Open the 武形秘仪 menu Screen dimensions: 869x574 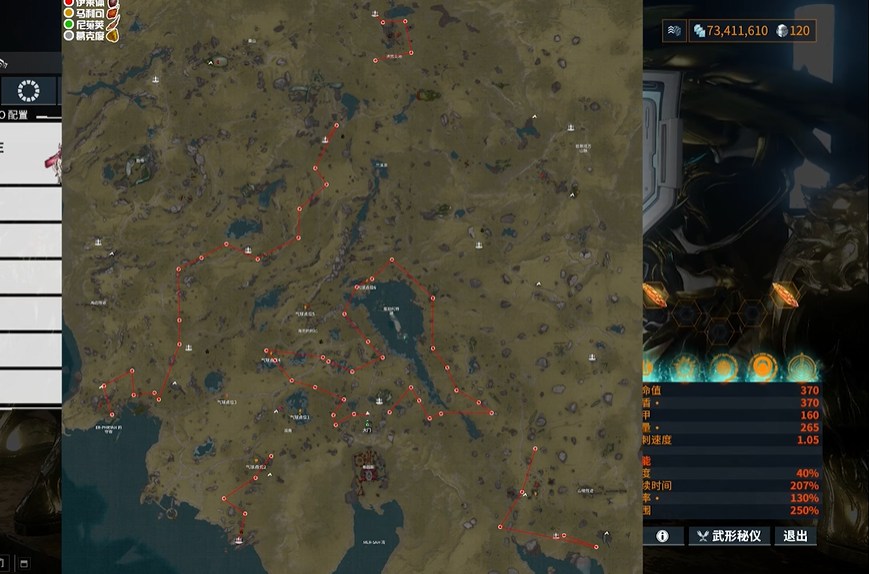(730, 536)
